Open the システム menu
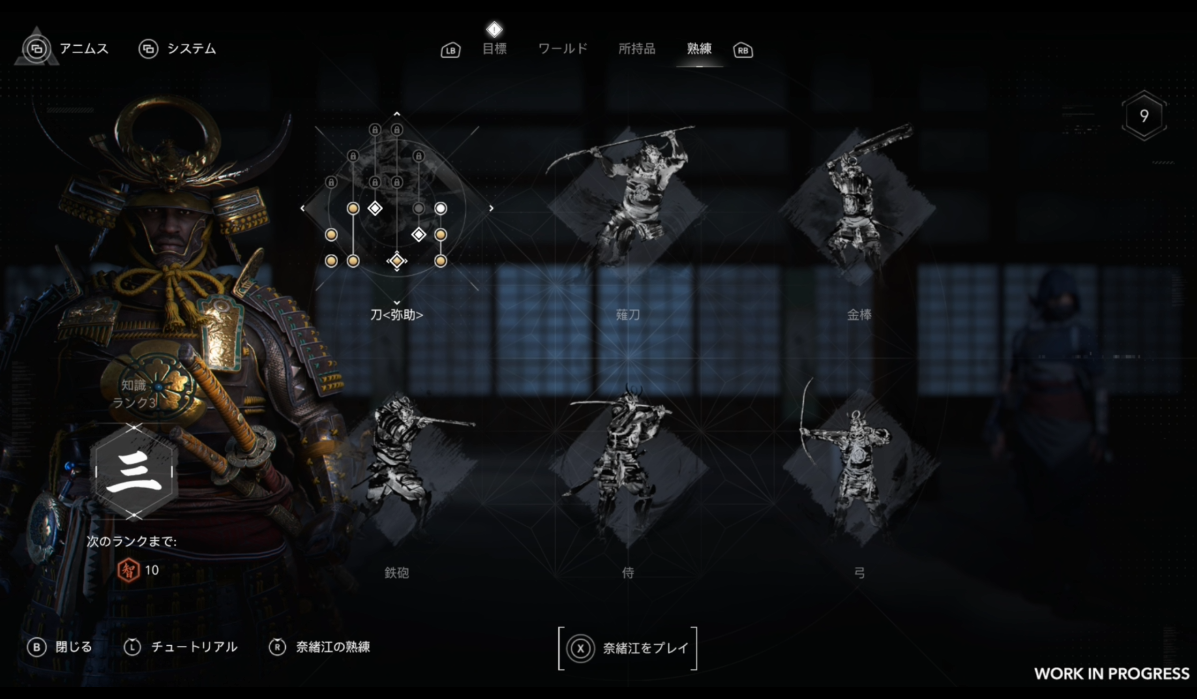The width and height of the screenshot is (1197, 699). (178, 48)
